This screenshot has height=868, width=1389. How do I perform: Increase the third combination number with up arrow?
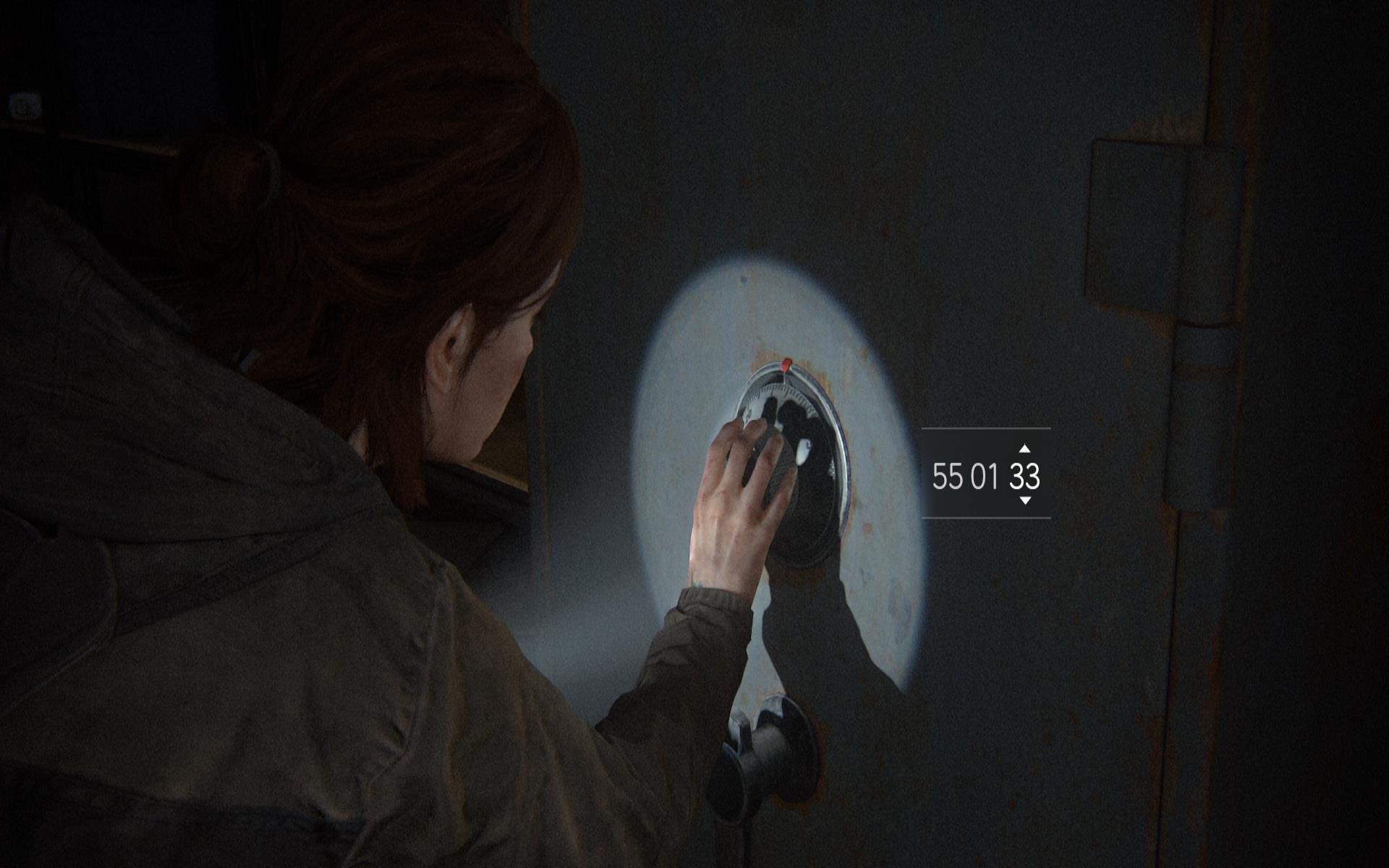coord(1024,449)
